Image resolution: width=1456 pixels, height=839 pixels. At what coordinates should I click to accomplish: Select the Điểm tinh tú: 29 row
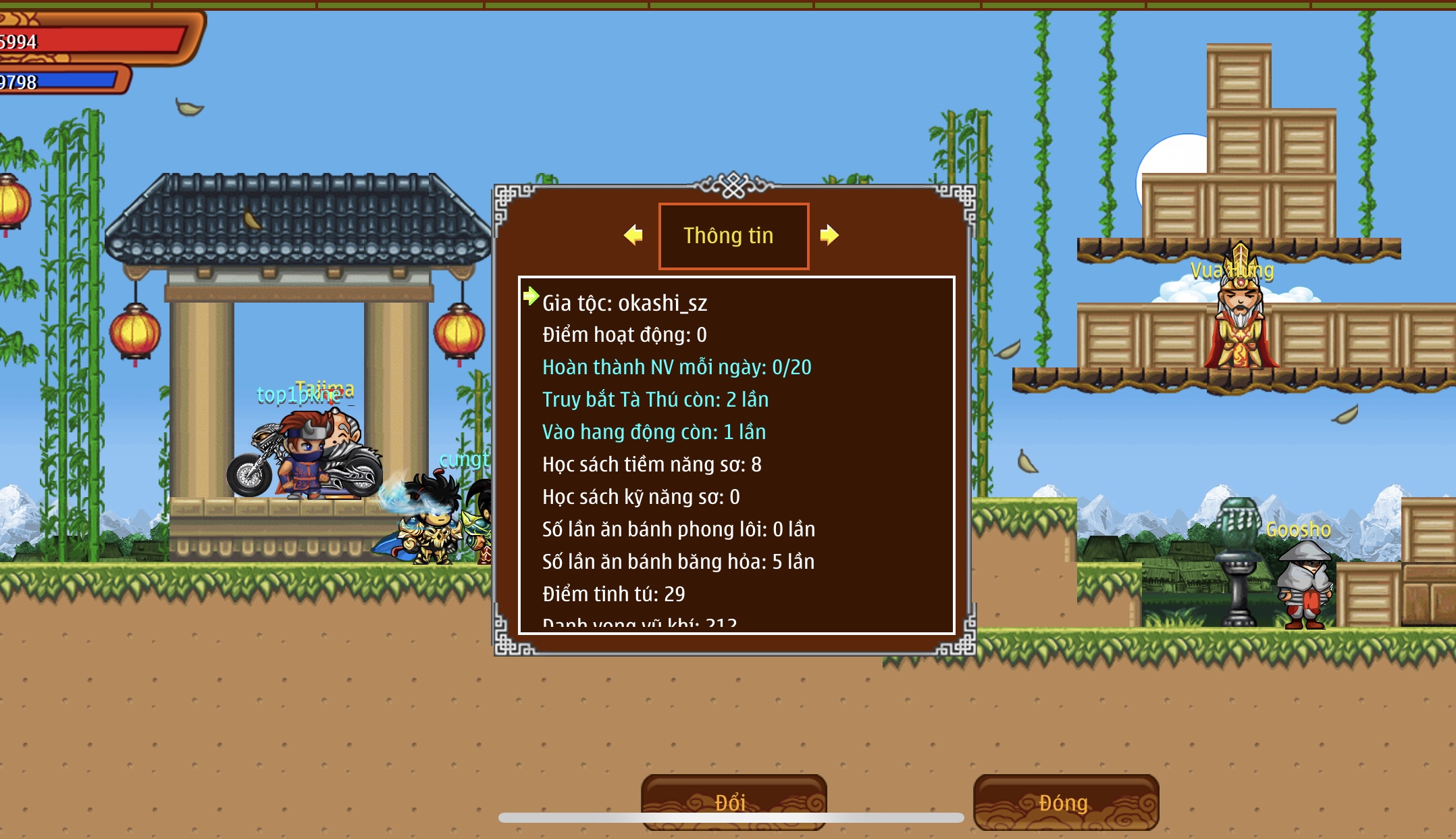(x=613, y=594)
